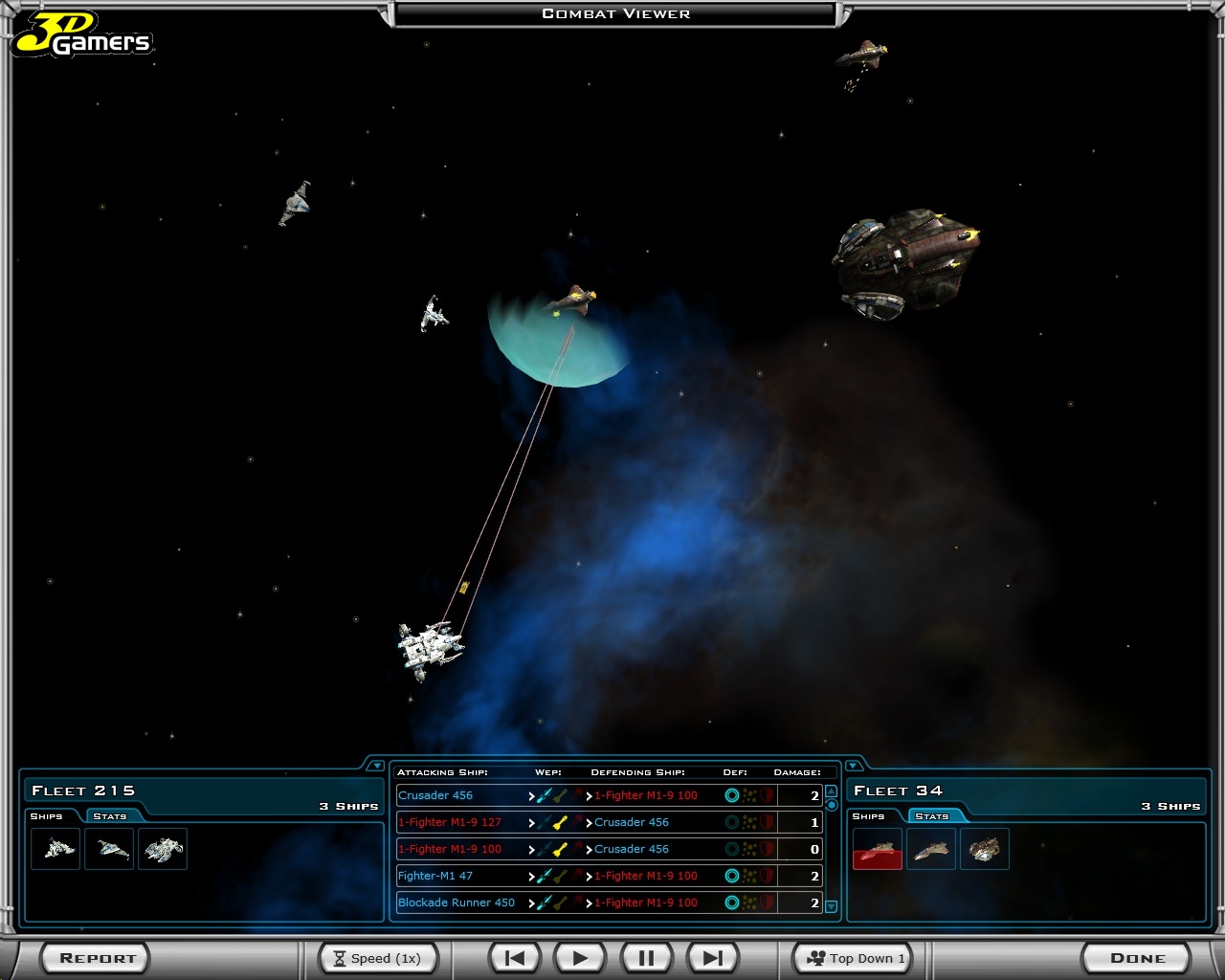Switch to the Stats tab in Fleet 215 panel
1225x980 pixels.
click(111, 815)
